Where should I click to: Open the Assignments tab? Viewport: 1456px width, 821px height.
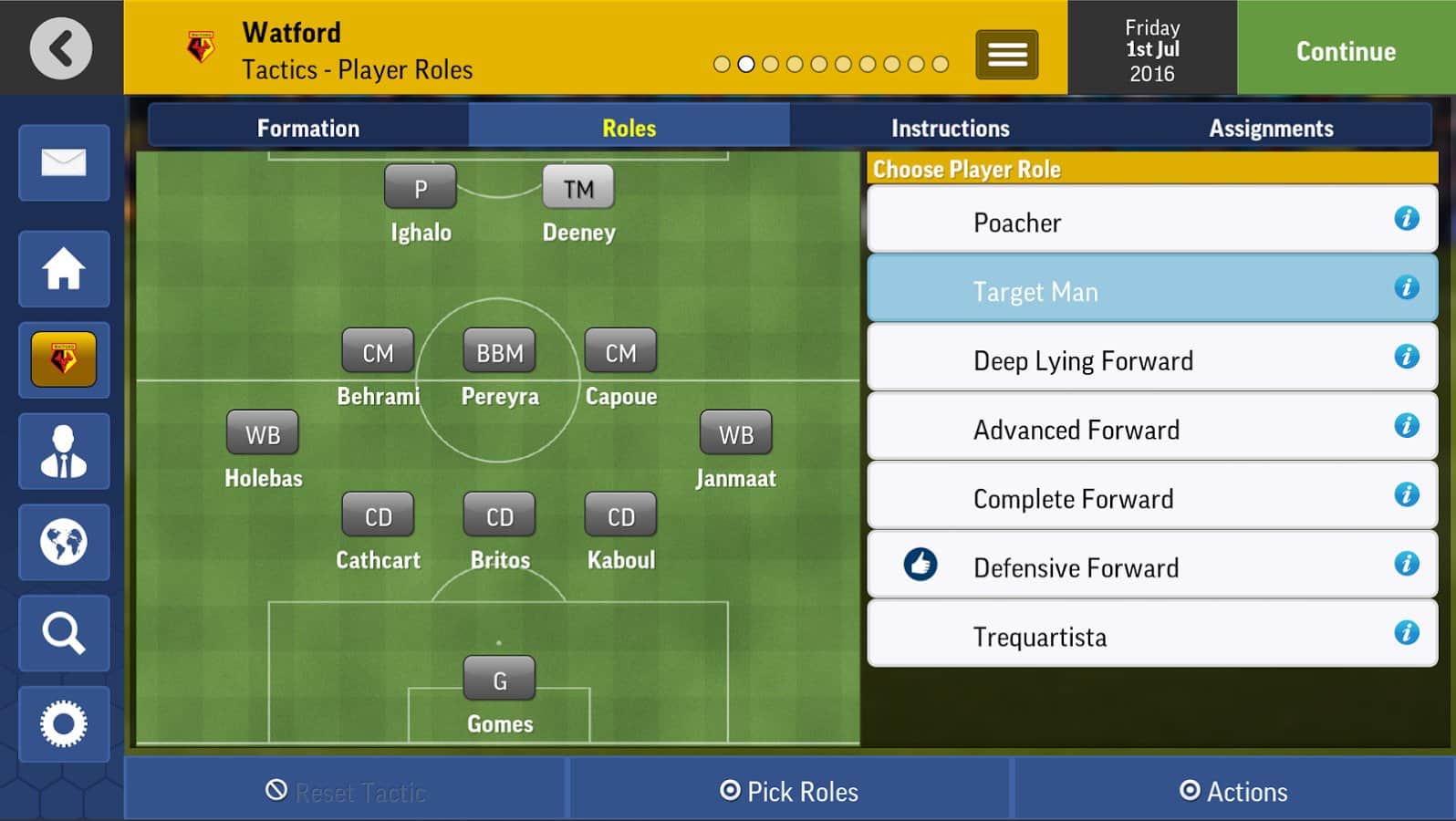pos(1271,129)
